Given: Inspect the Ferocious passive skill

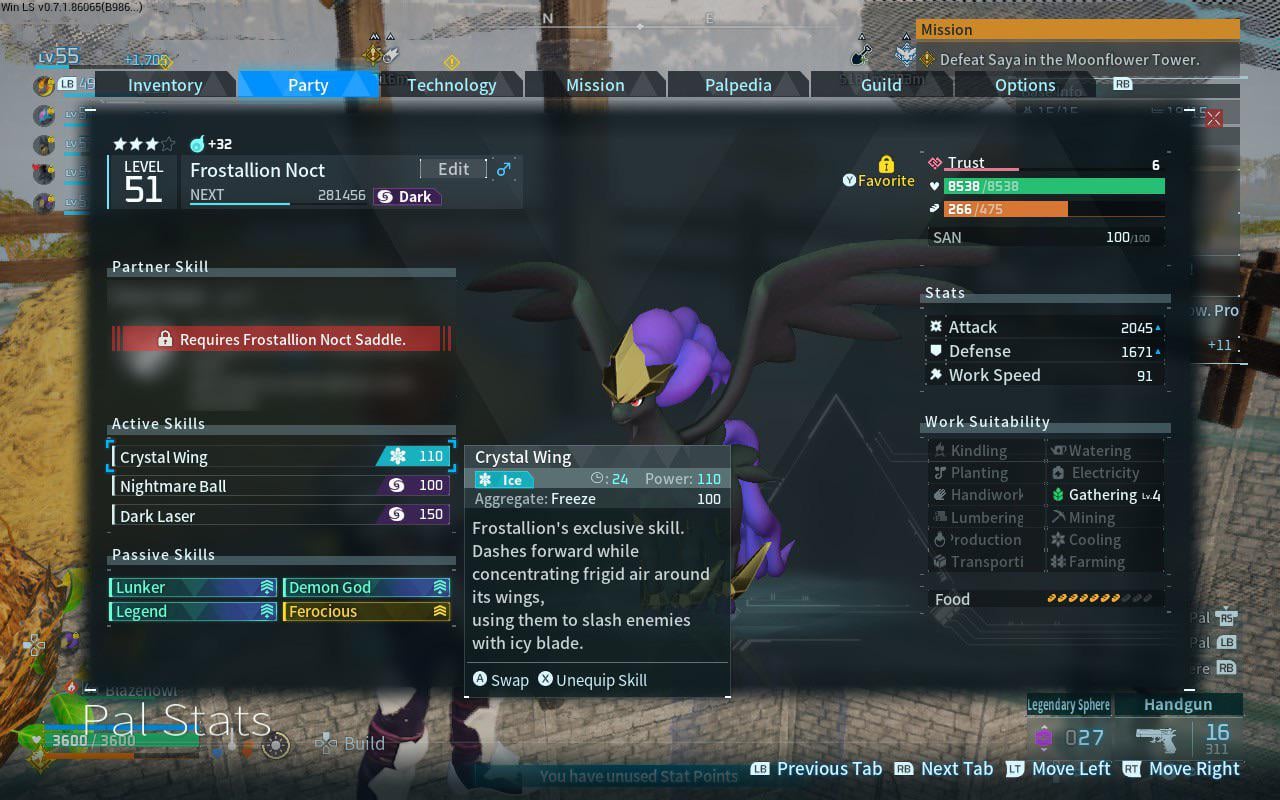Looking at the screenshot, I should click(x=366, y=611).
